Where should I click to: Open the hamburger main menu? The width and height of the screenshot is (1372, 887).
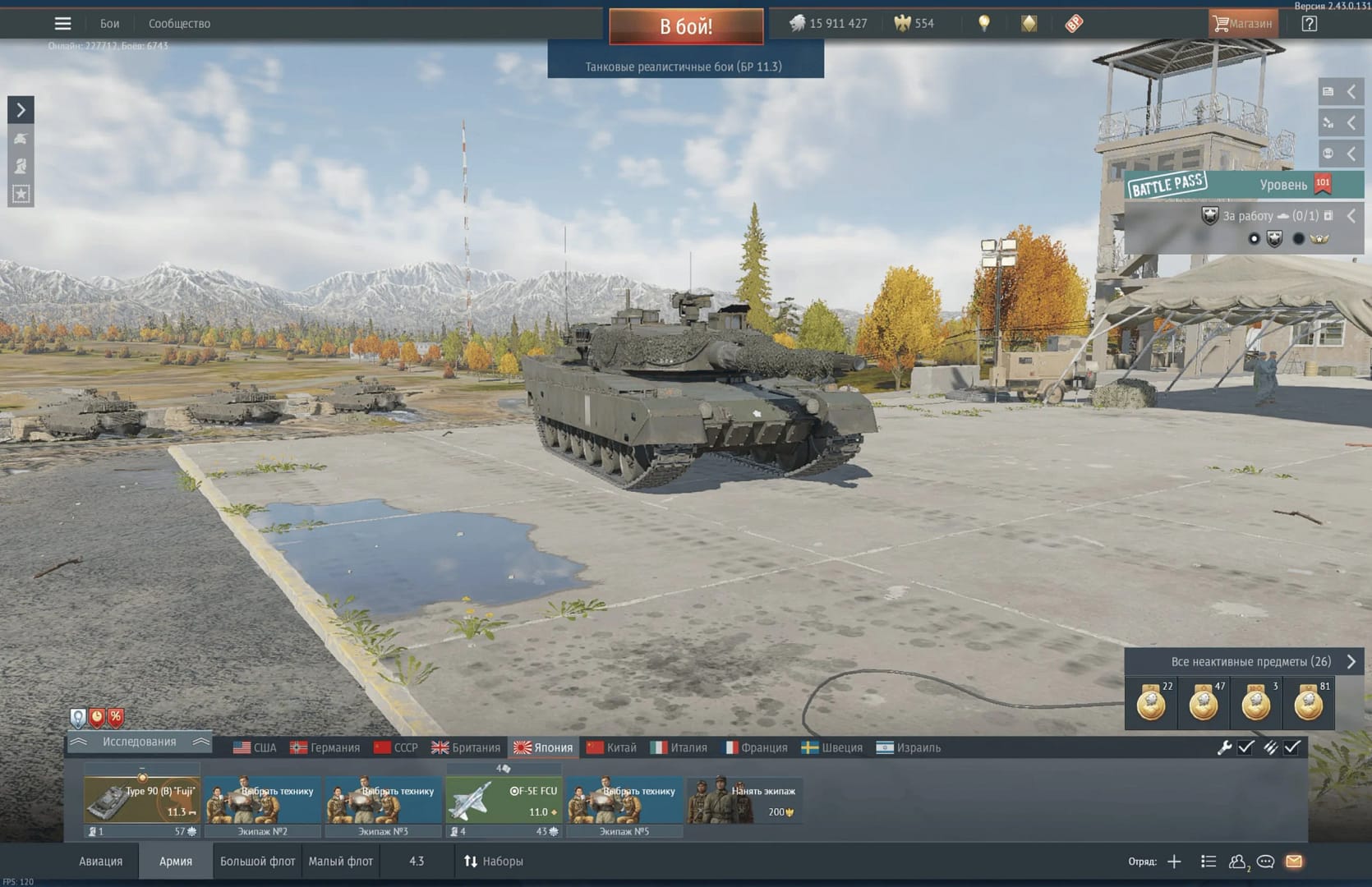(x=62, y=24)
